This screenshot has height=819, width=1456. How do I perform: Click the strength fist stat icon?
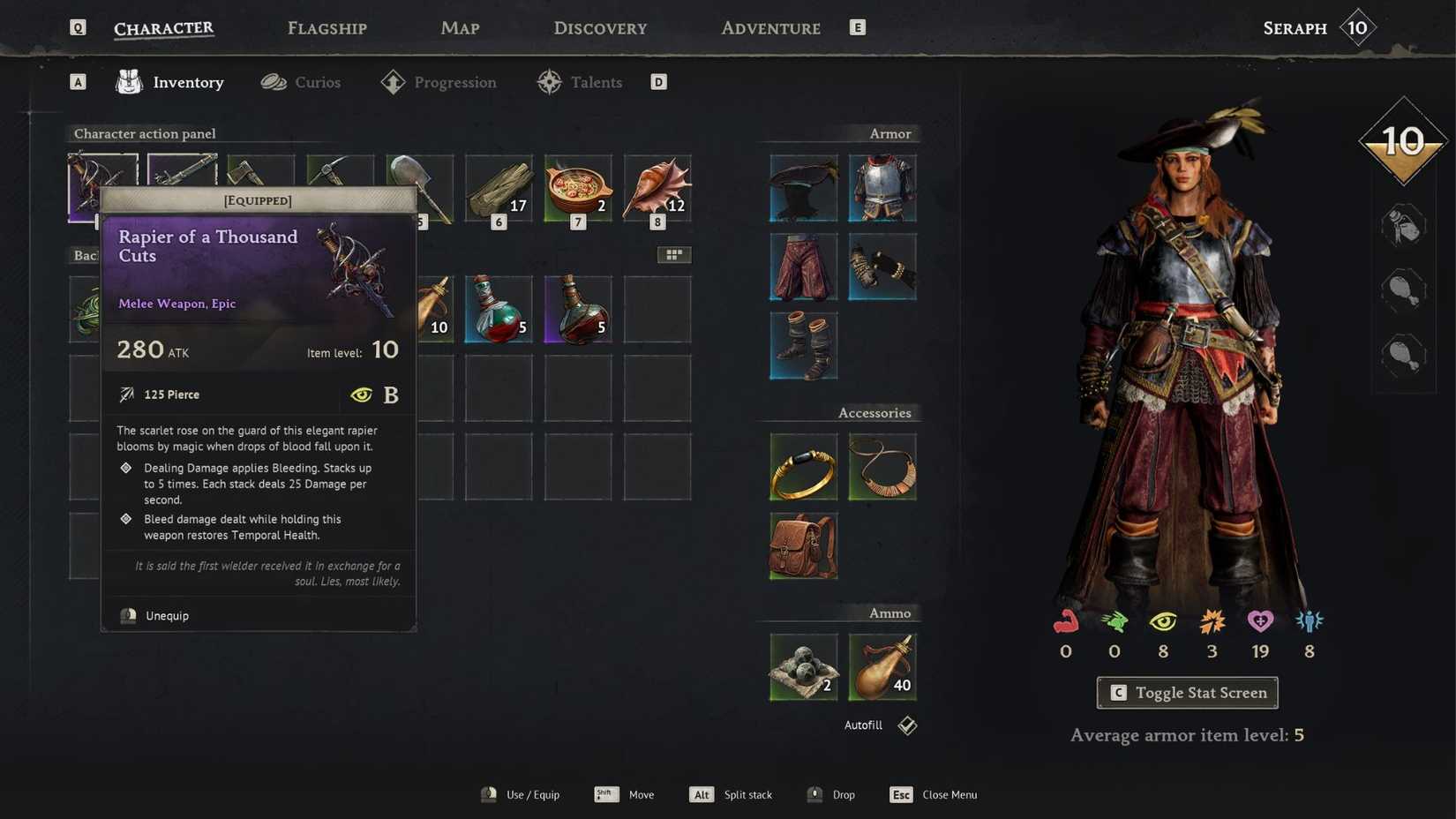tap(1065, 622)
